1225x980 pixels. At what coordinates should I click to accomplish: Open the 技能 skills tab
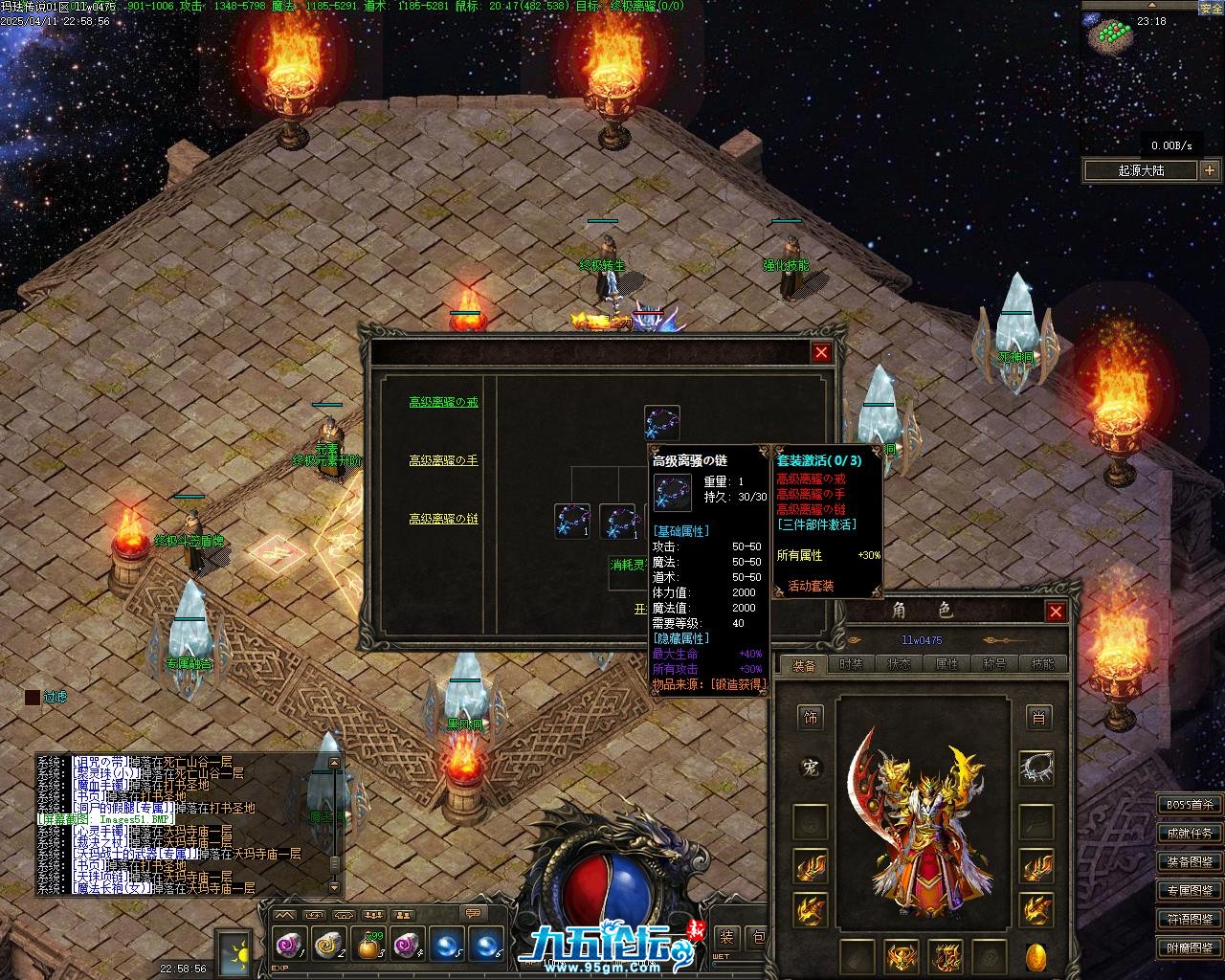(1042, 664)
